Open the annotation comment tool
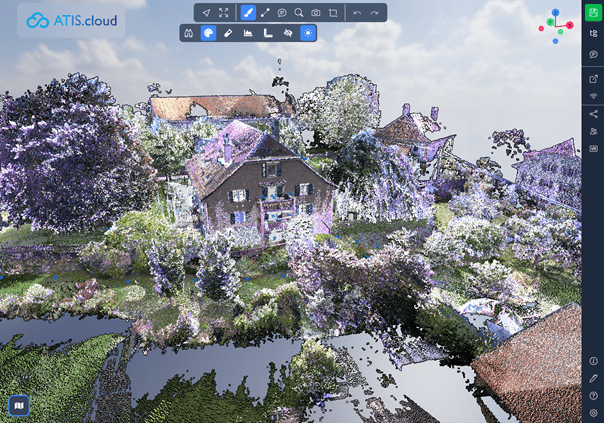This screenshot has height=423, width=604. [282, 13]
